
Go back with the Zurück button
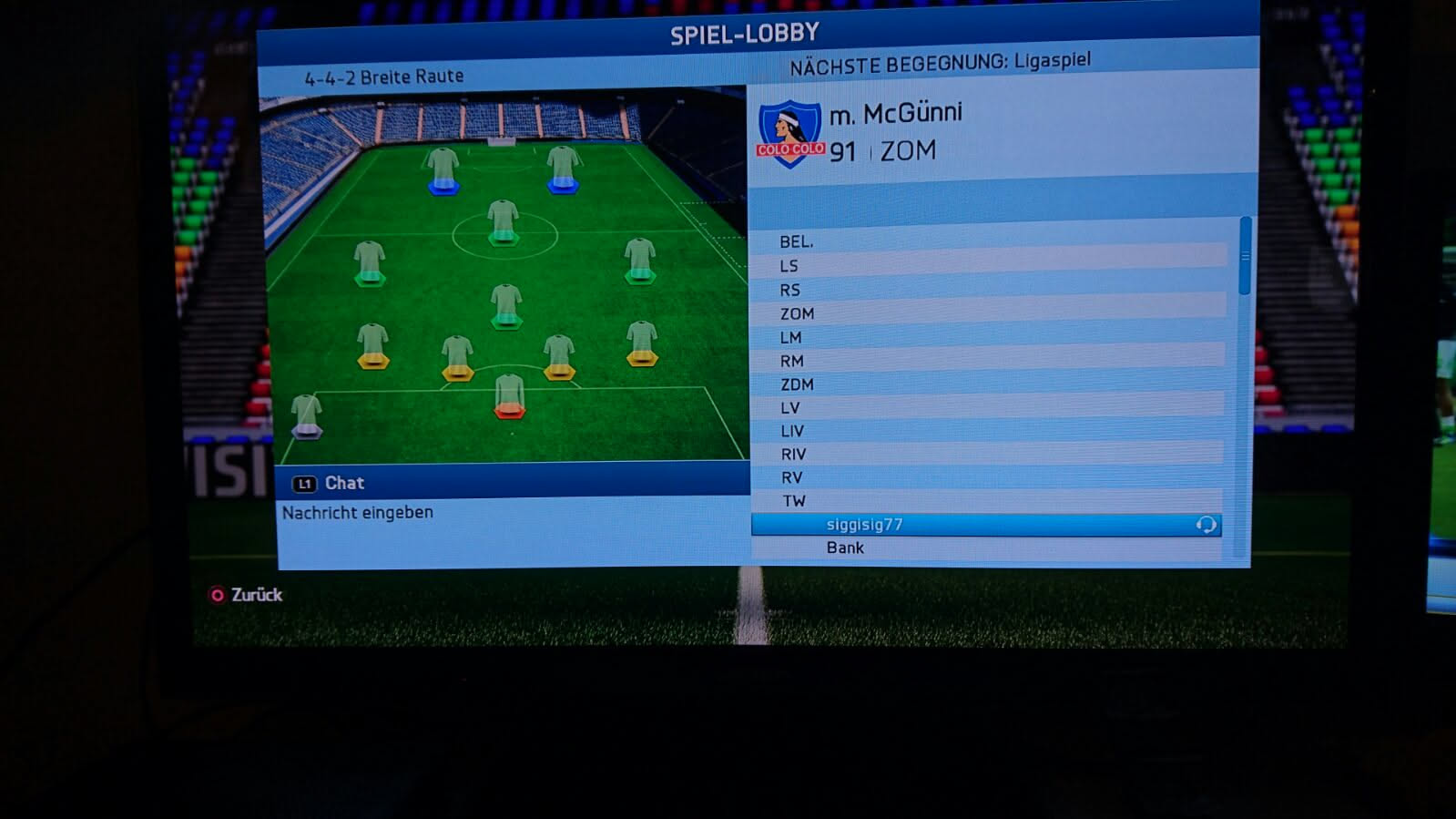pyautogui.click(x=246, y=595)
